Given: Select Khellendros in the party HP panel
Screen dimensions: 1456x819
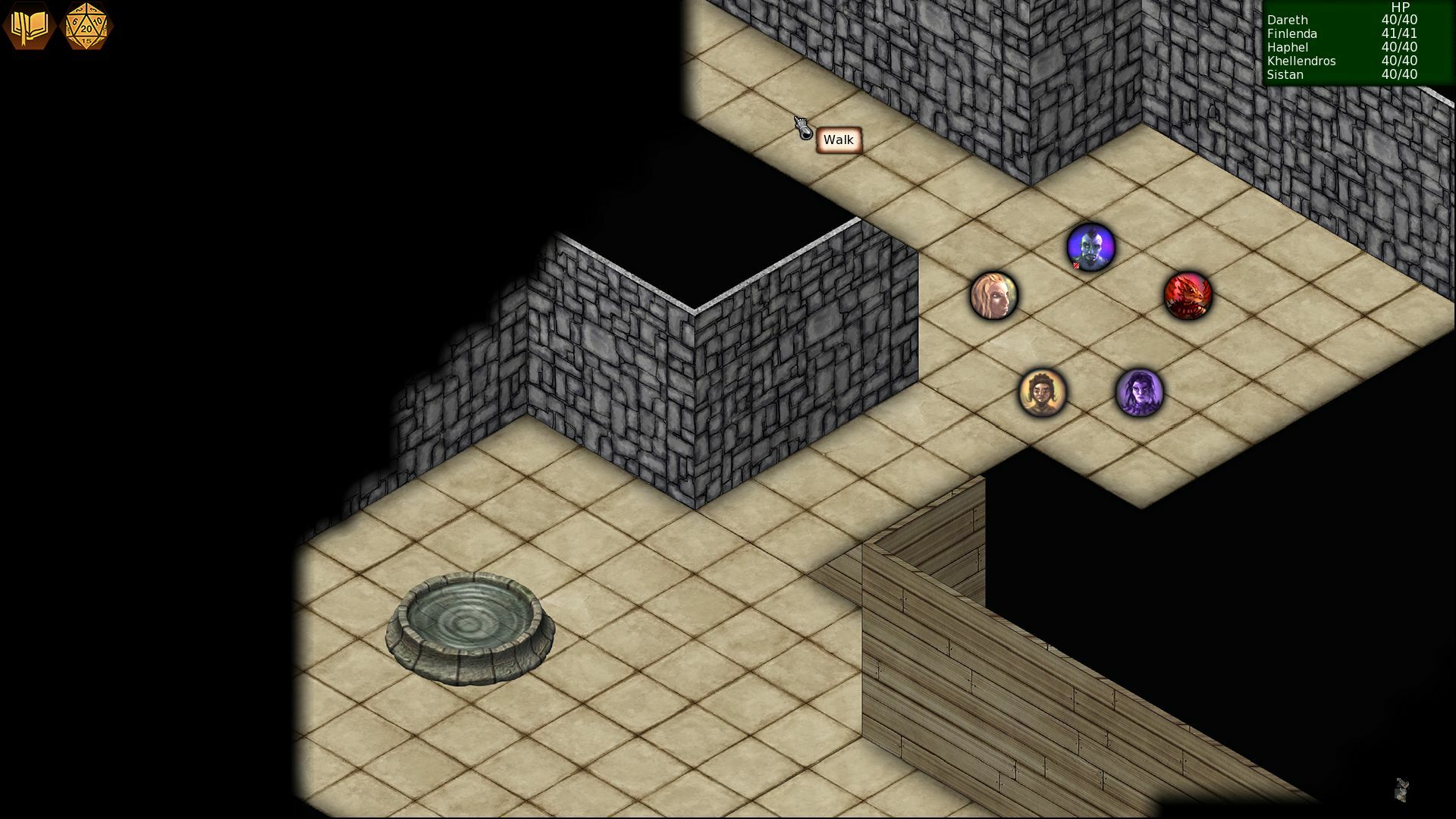Looking at the screenshot, I should [1301, 61].
